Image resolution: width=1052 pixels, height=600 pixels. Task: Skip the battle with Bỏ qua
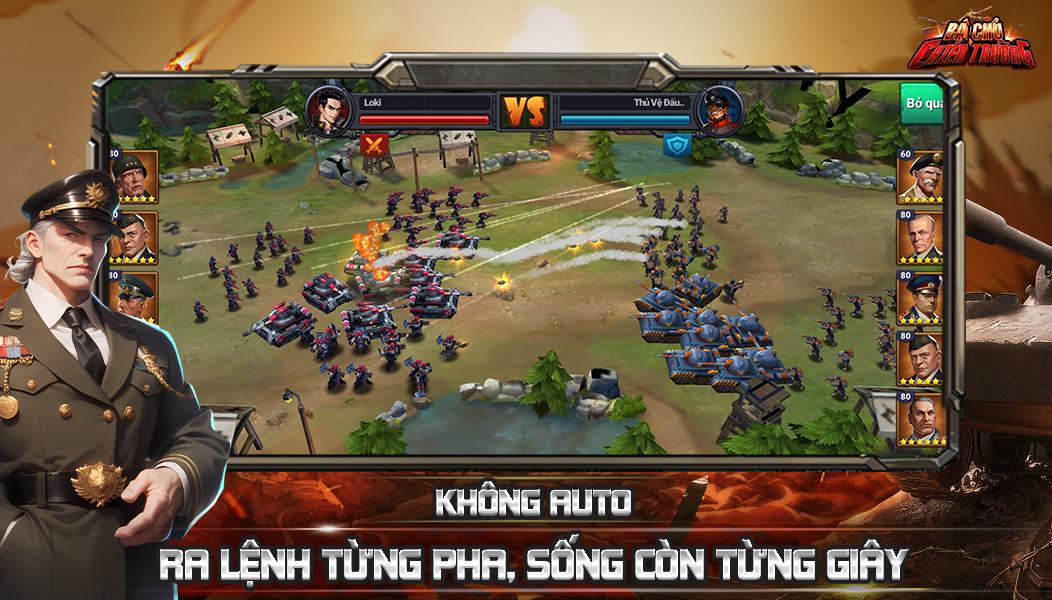pos(921,103)
